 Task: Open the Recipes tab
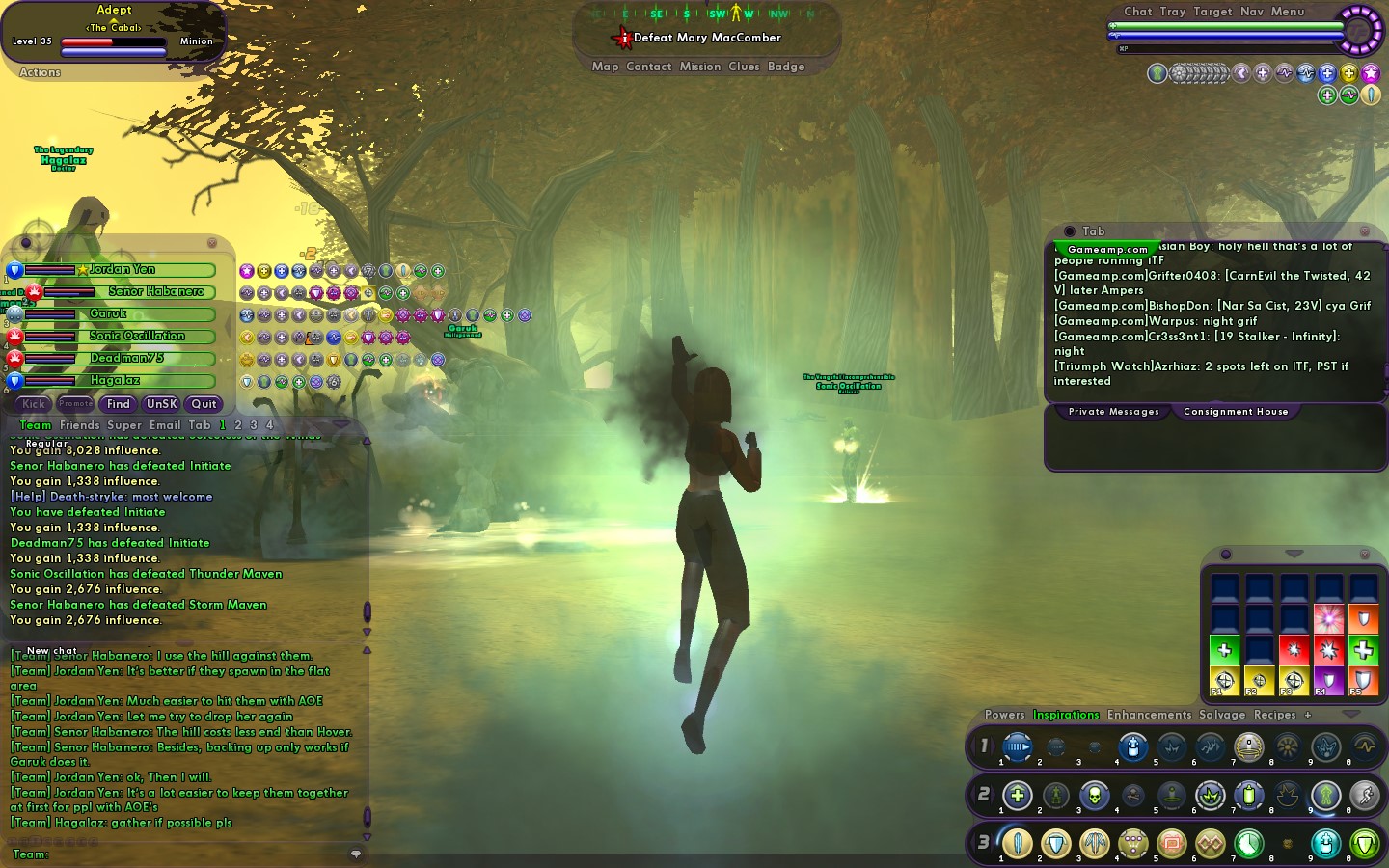point(1274,715)
